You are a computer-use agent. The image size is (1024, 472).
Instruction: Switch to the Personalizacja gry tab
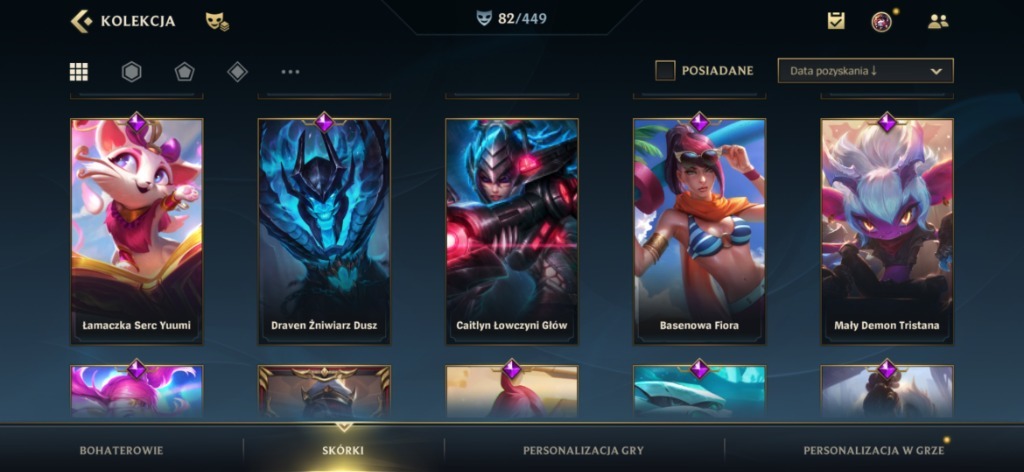point(583,450)
